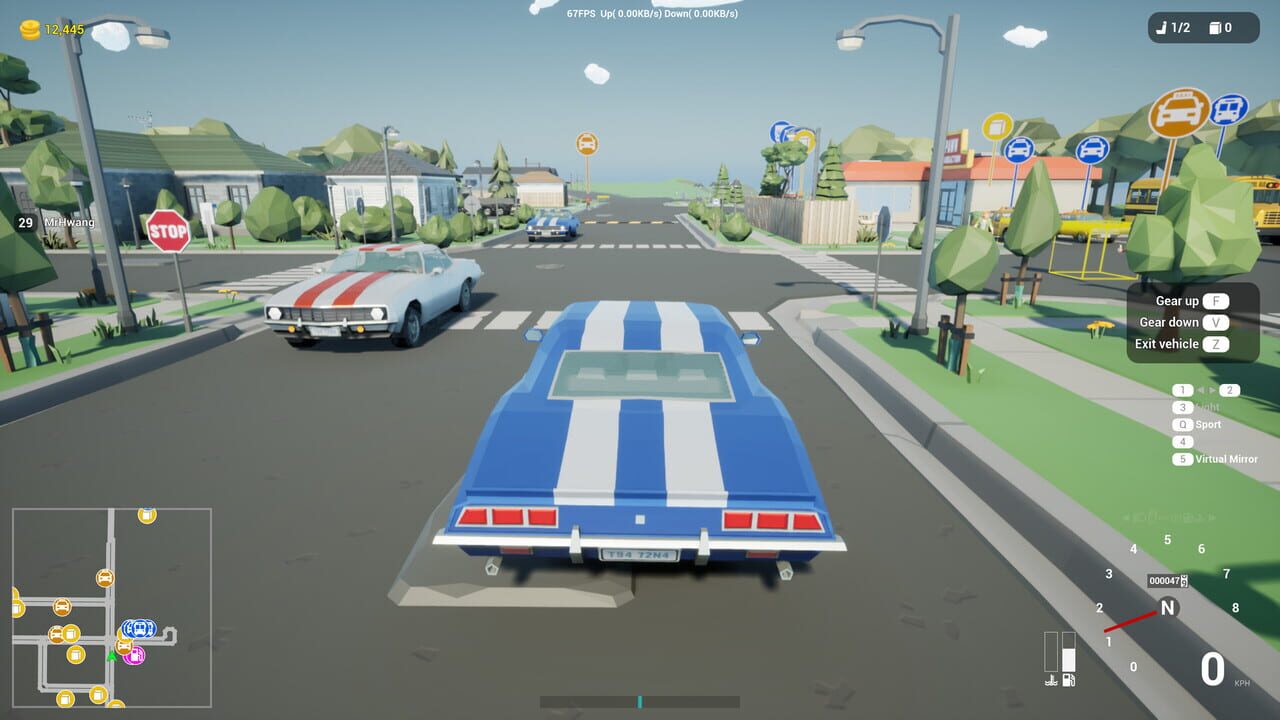The height and width of the screenshot is (720, 1280).
Task: Switch to item slot 1
Action: 1183,390
